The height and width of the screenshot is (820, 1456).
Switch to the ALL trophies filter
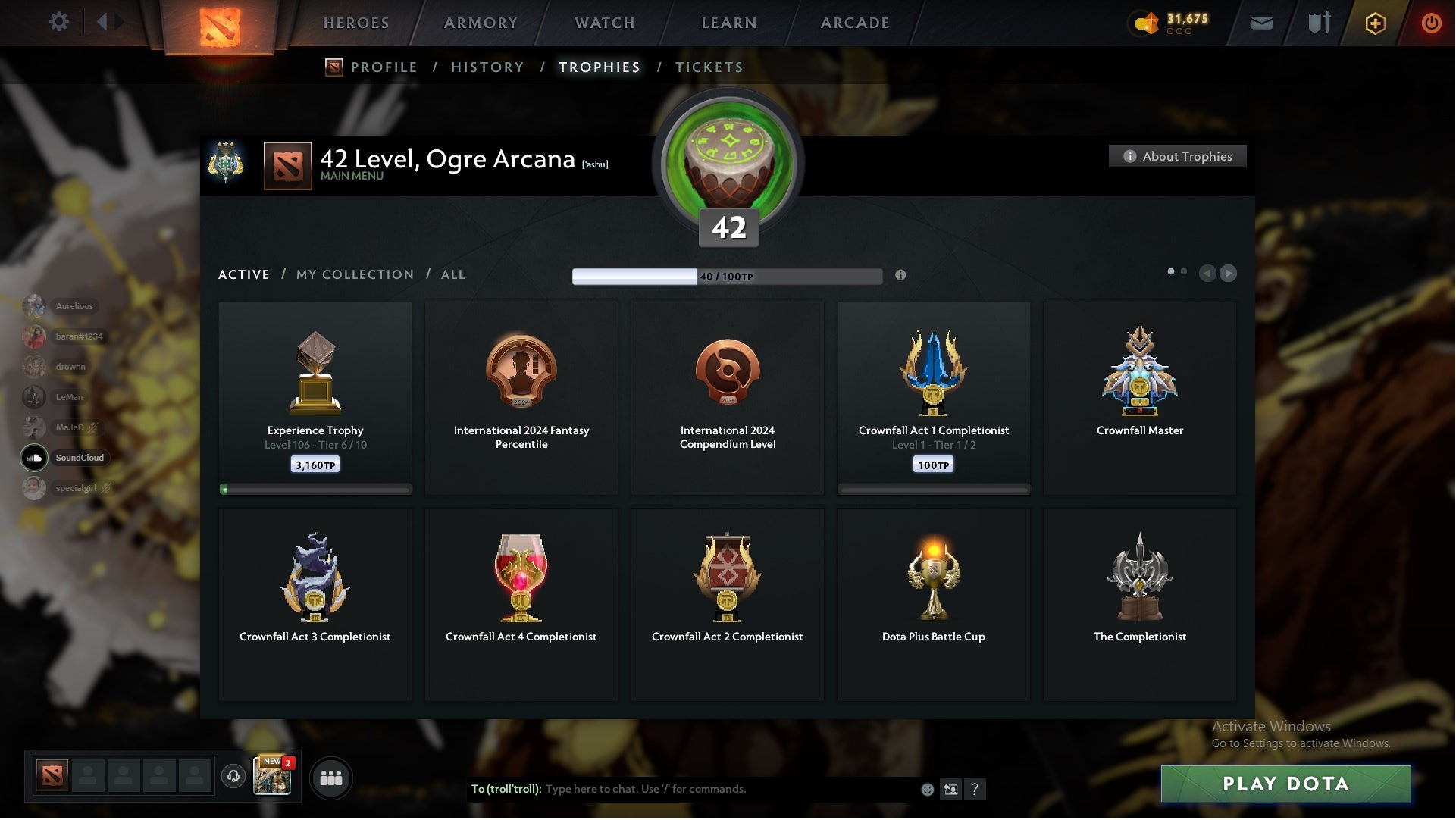click(x=452, y=274)
